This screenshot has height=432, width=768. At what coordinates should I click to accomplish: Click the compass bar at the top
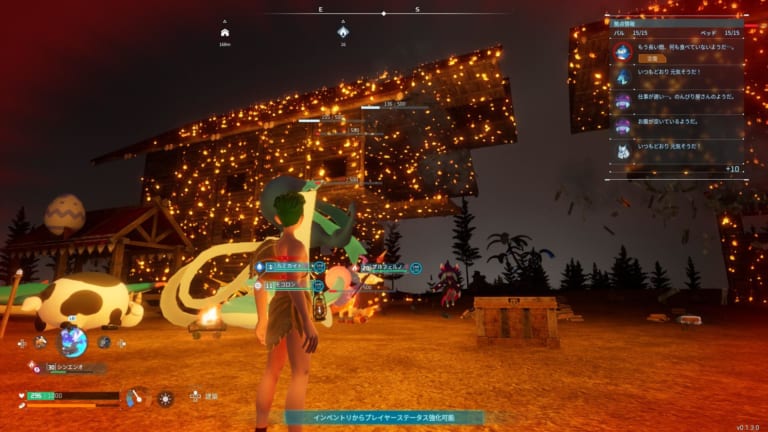(x=384, y=12)
